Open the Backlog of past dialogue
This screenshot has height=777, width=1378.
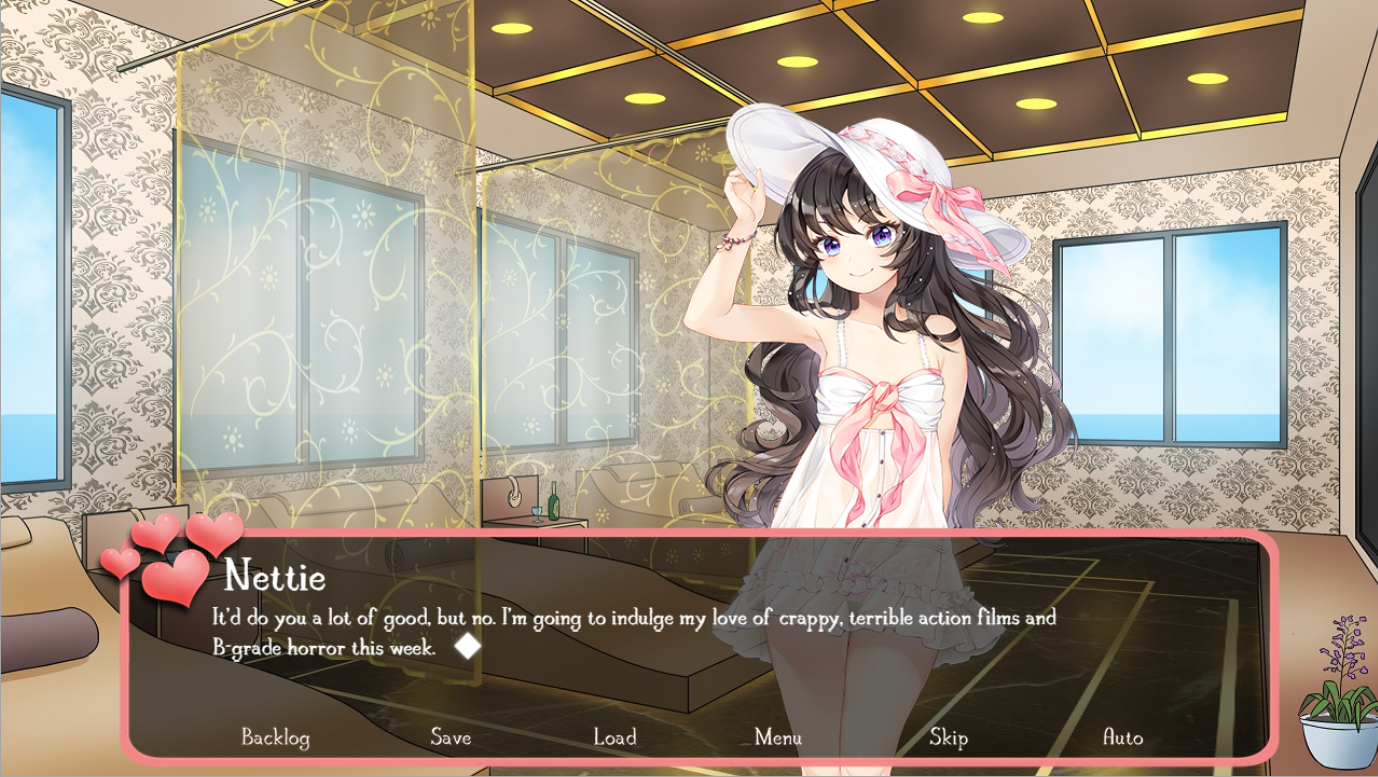[275, 738]
